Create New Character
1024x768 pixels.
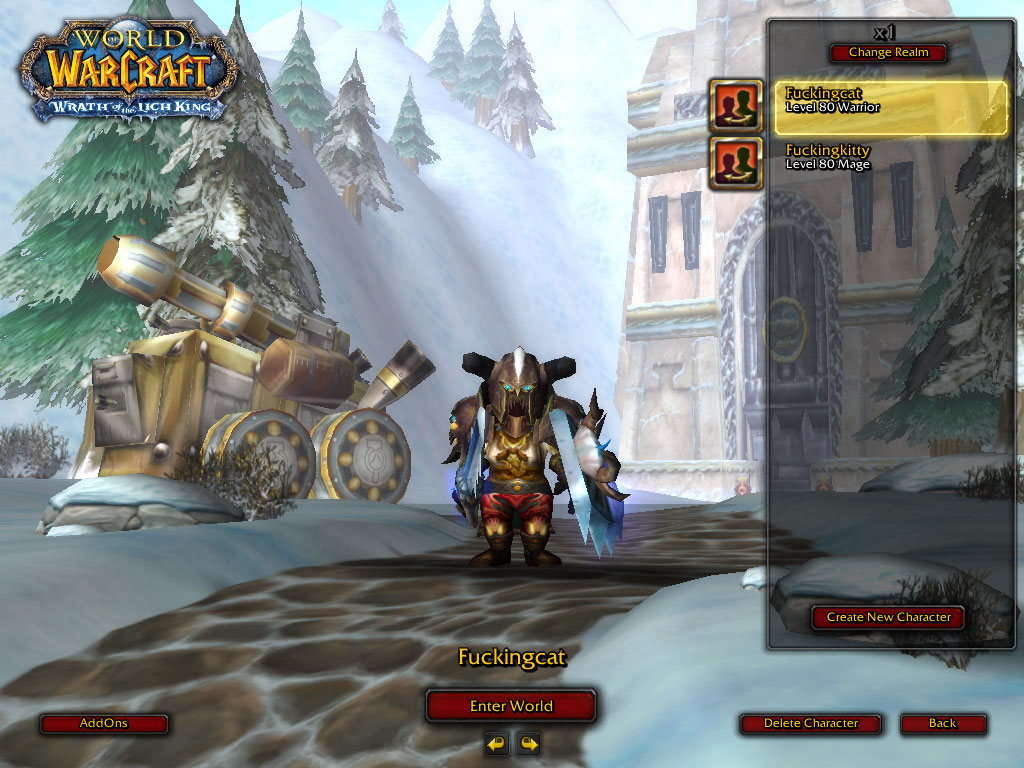tap(888, 617)
